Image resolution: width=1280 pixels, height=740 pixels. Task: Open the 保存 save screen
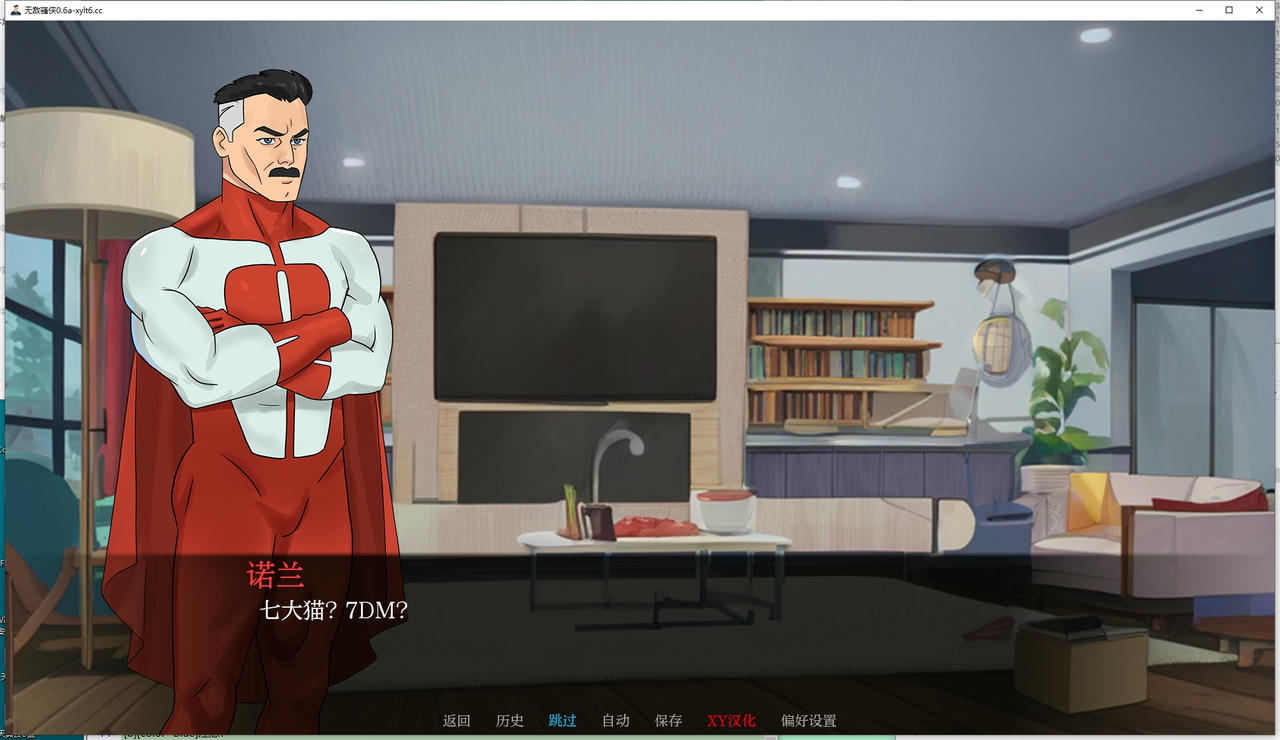tap(667, 720)
